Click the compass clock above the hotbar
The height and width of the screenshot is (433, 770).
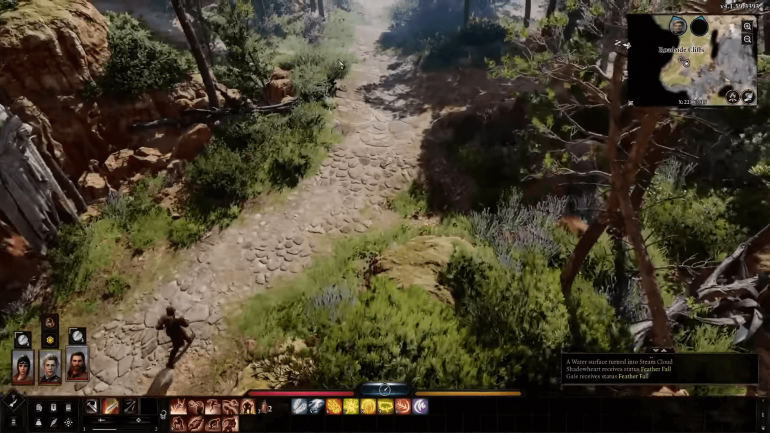coord(384,389)
